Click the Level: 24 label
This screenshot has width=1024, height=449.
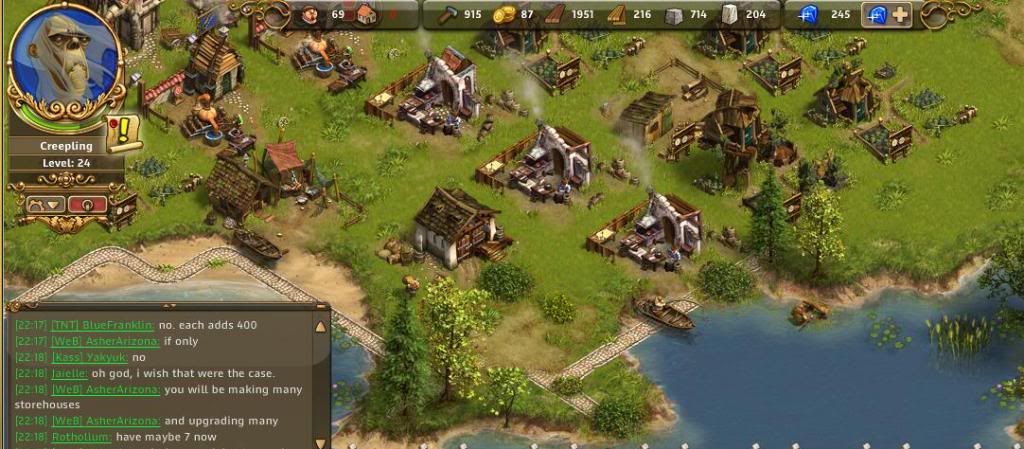(x=67, y=162)
